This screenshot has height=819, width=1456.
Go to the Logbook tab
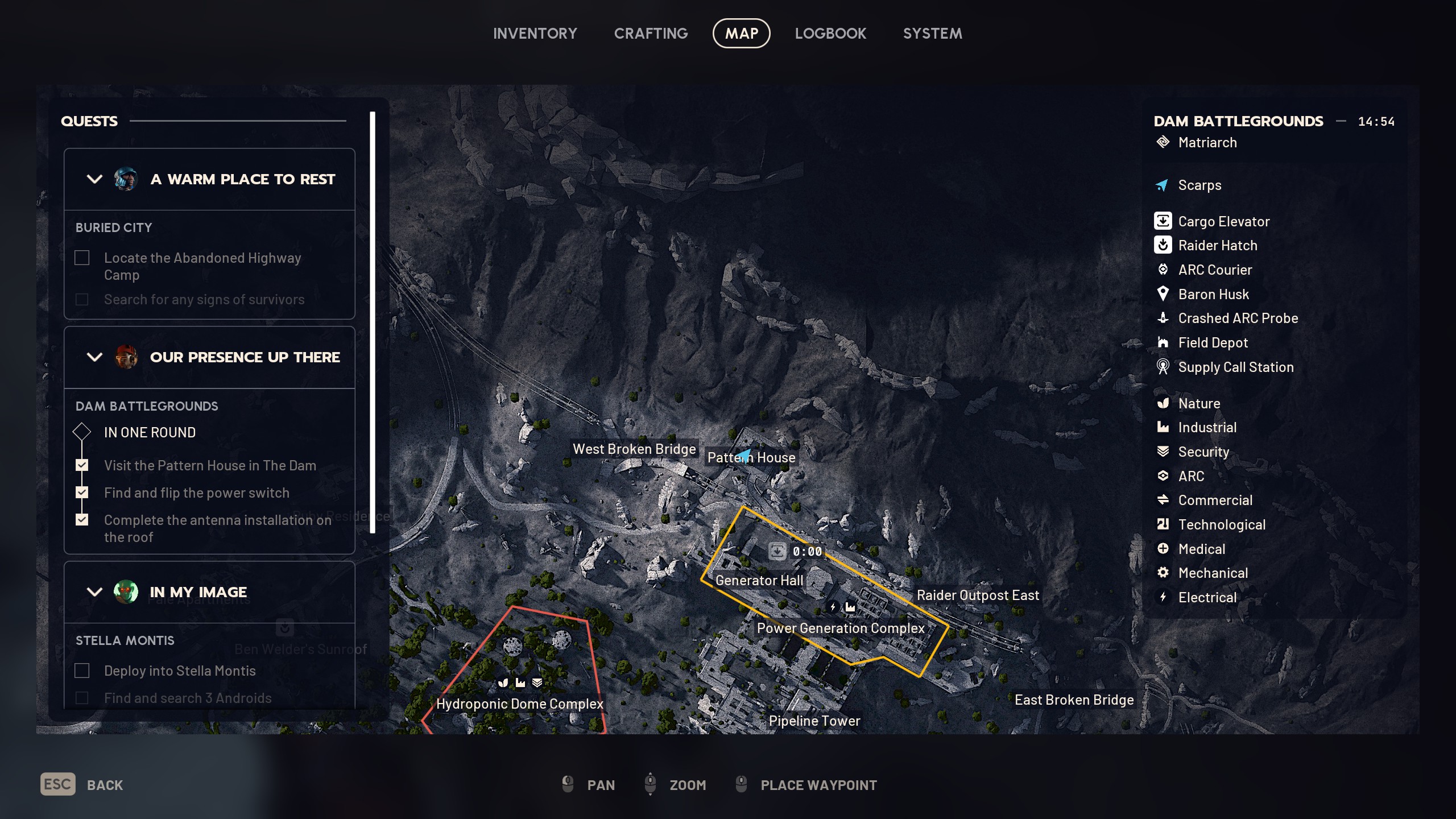[x=830, y=34]
